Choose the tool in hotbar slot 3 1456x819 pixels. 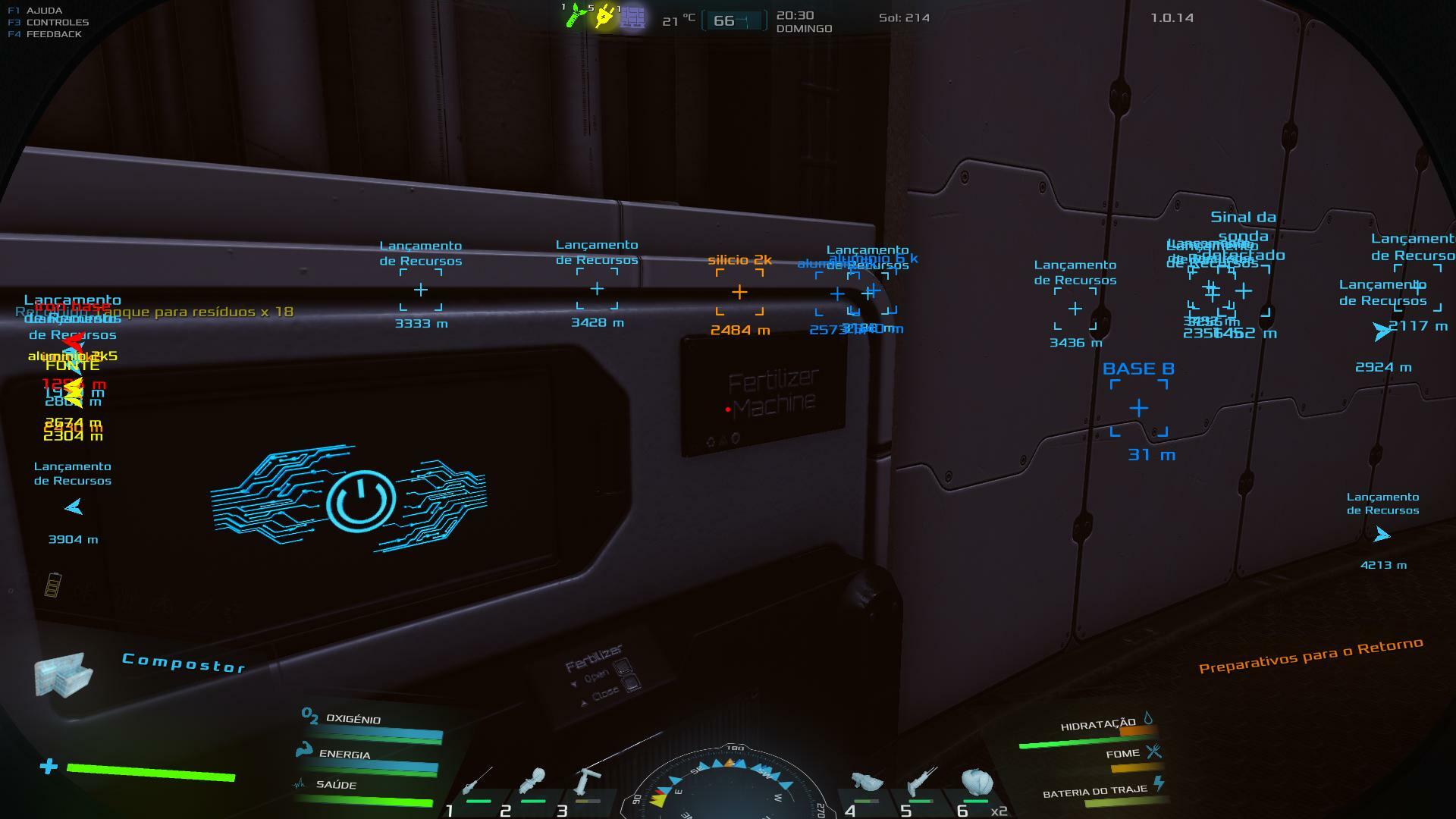click(x=587, y=783)
